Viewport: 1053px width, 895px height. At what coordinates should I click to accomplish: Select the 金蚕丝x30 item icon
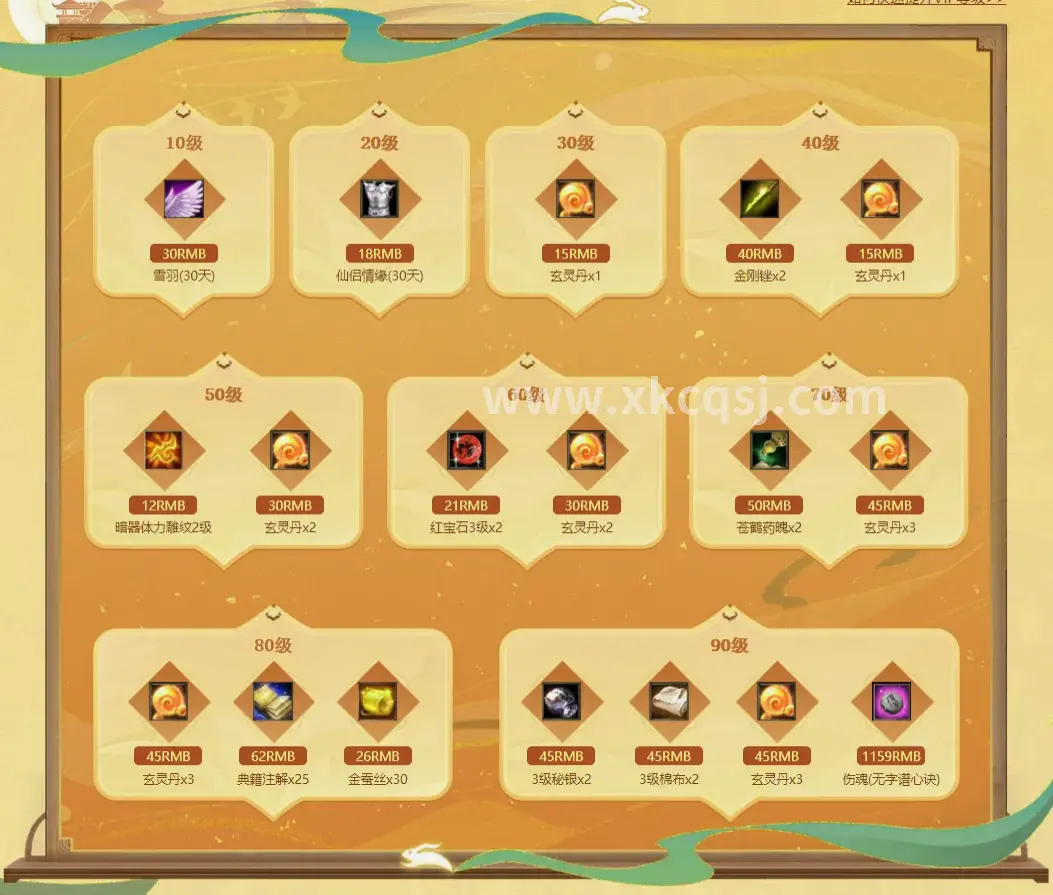(378, 702)
